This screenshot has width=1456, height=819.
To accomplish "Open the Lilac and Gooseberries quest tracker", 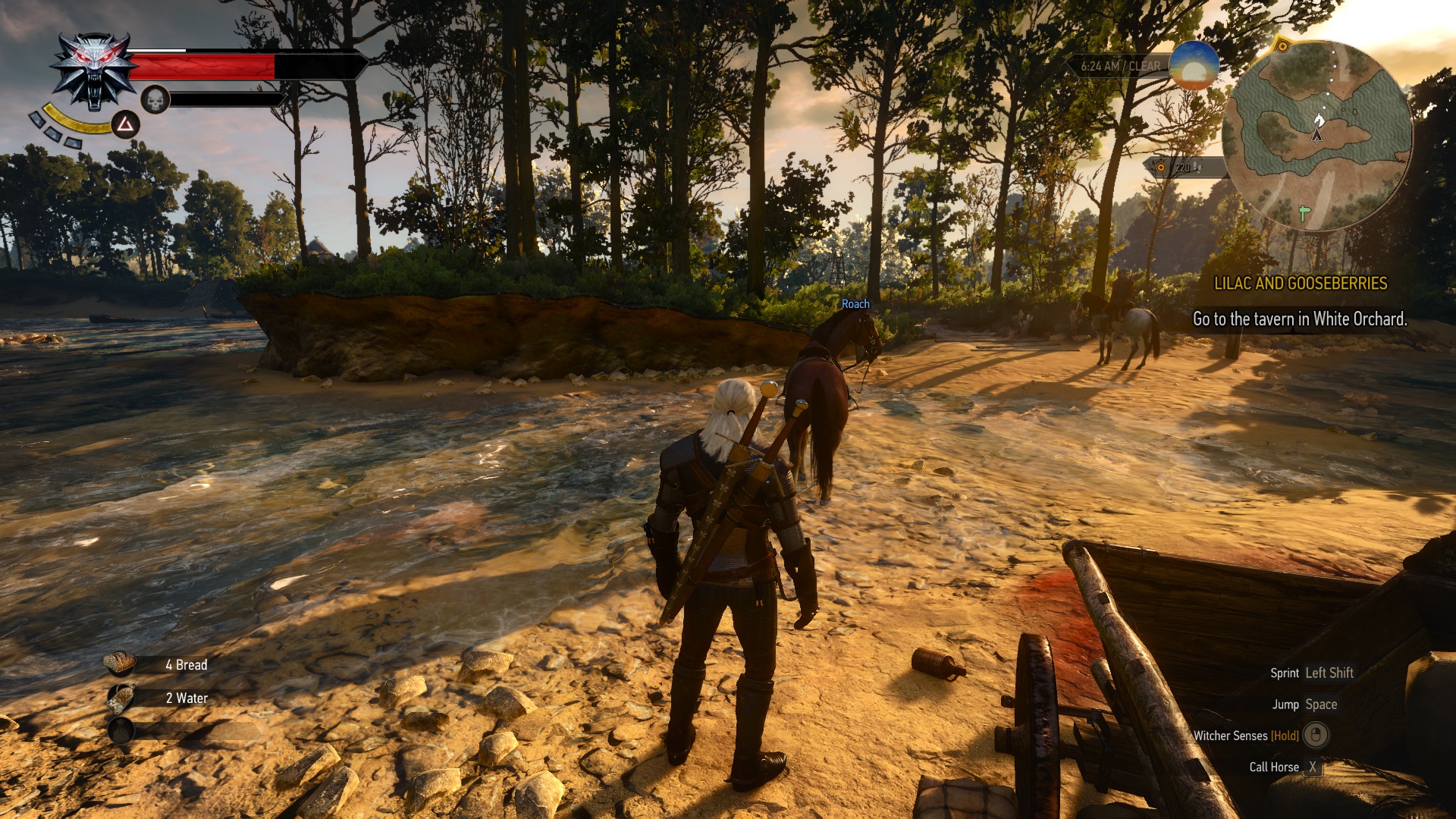I will (1300, 284).
